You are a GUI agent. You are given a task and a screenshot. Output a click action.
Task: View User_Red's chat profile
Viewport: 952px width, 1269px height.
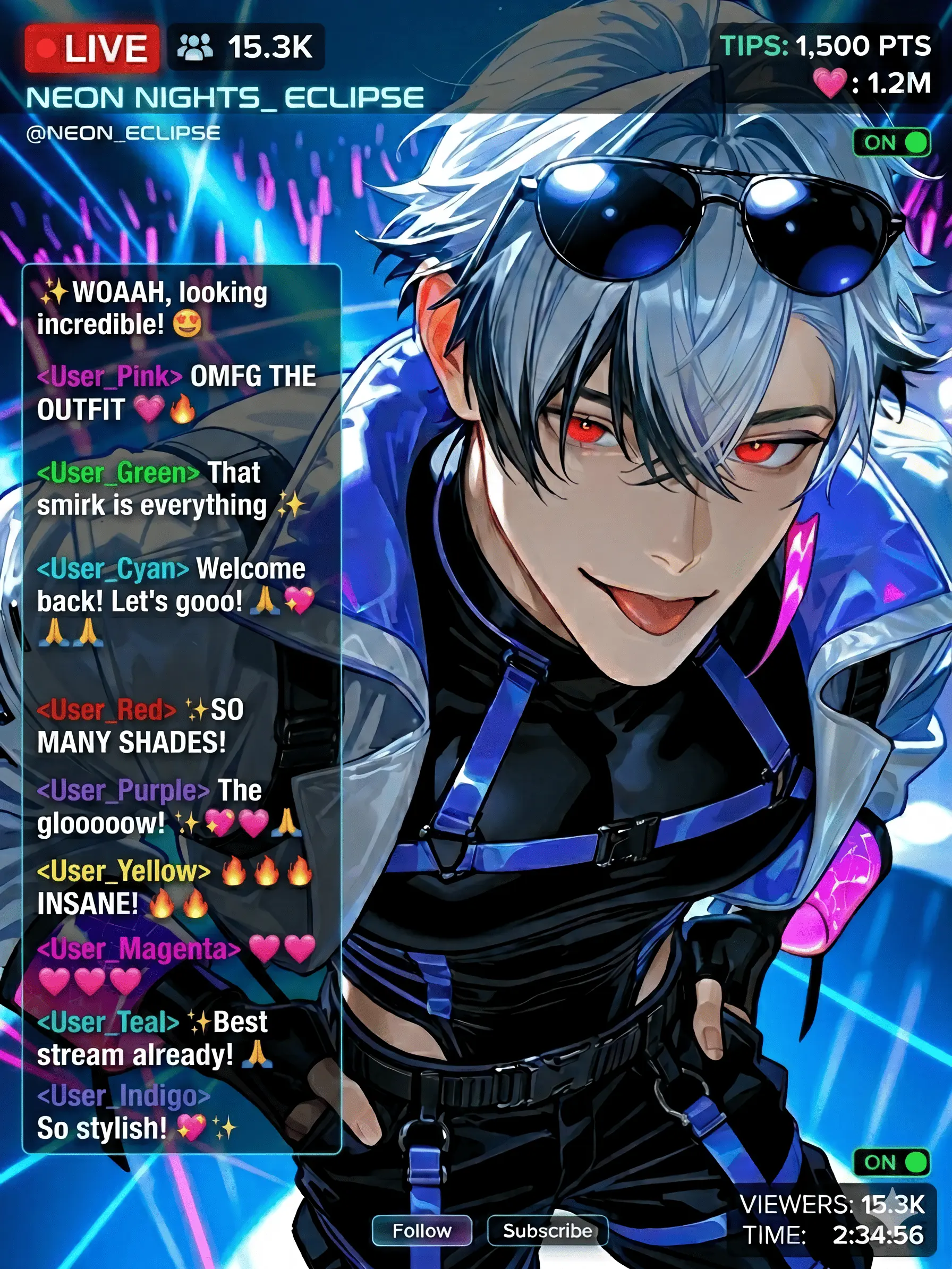(107, 710)
